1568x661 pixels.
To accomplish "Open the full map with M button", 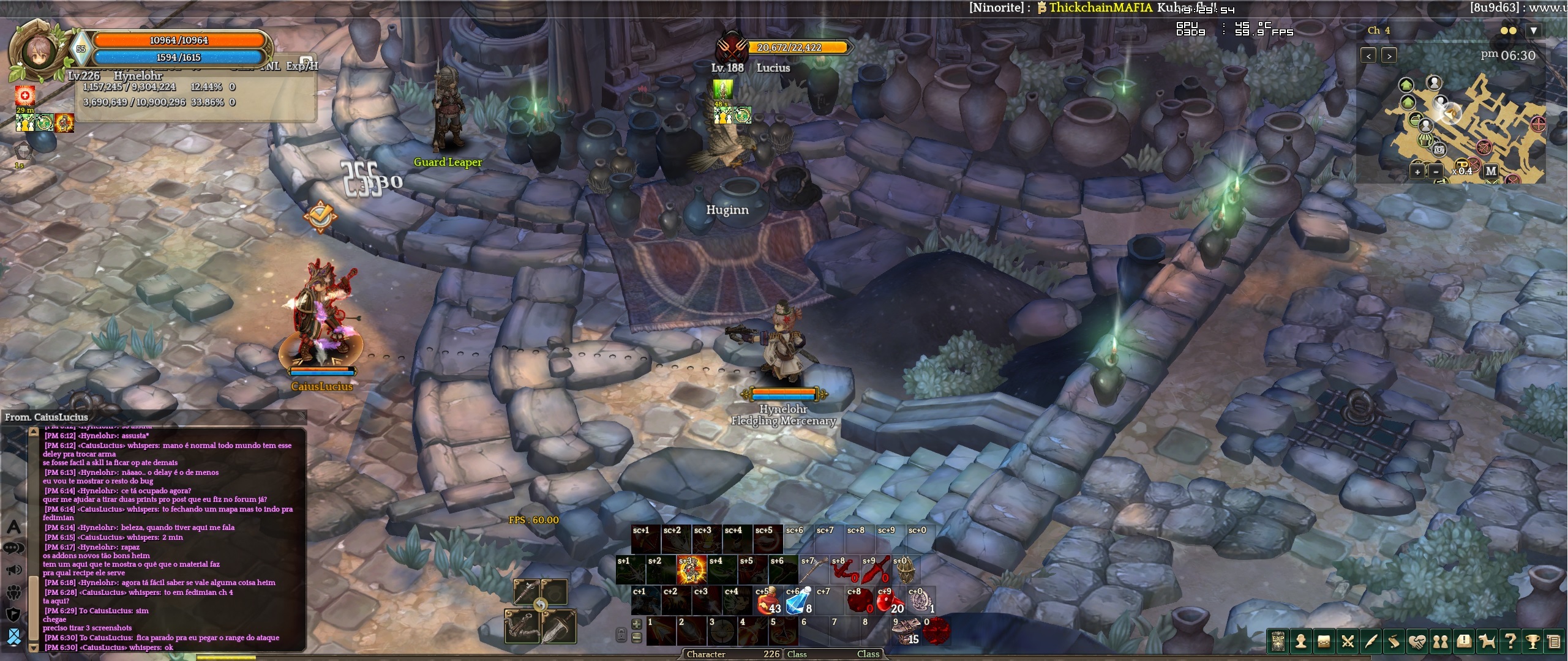I will (1491, 171).
